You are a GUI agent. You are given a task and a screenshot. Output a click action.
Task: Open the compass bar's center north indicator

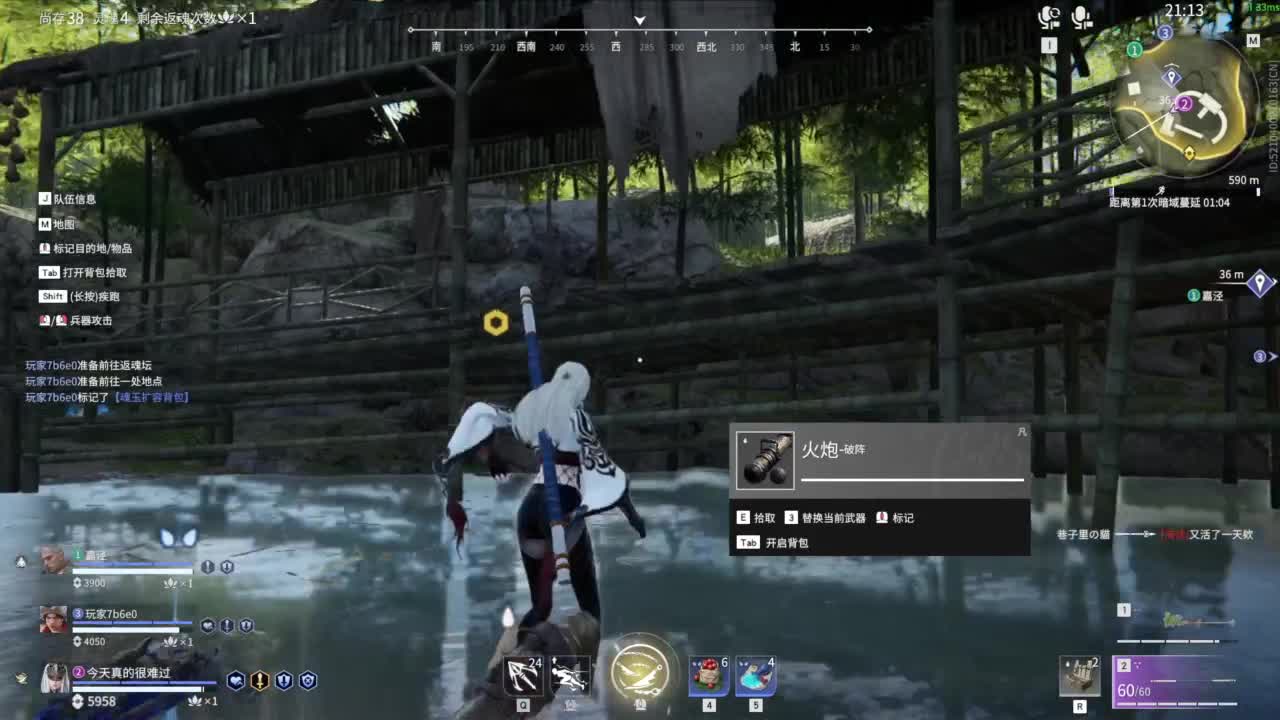pyautogui.click(x=638, y=19)
